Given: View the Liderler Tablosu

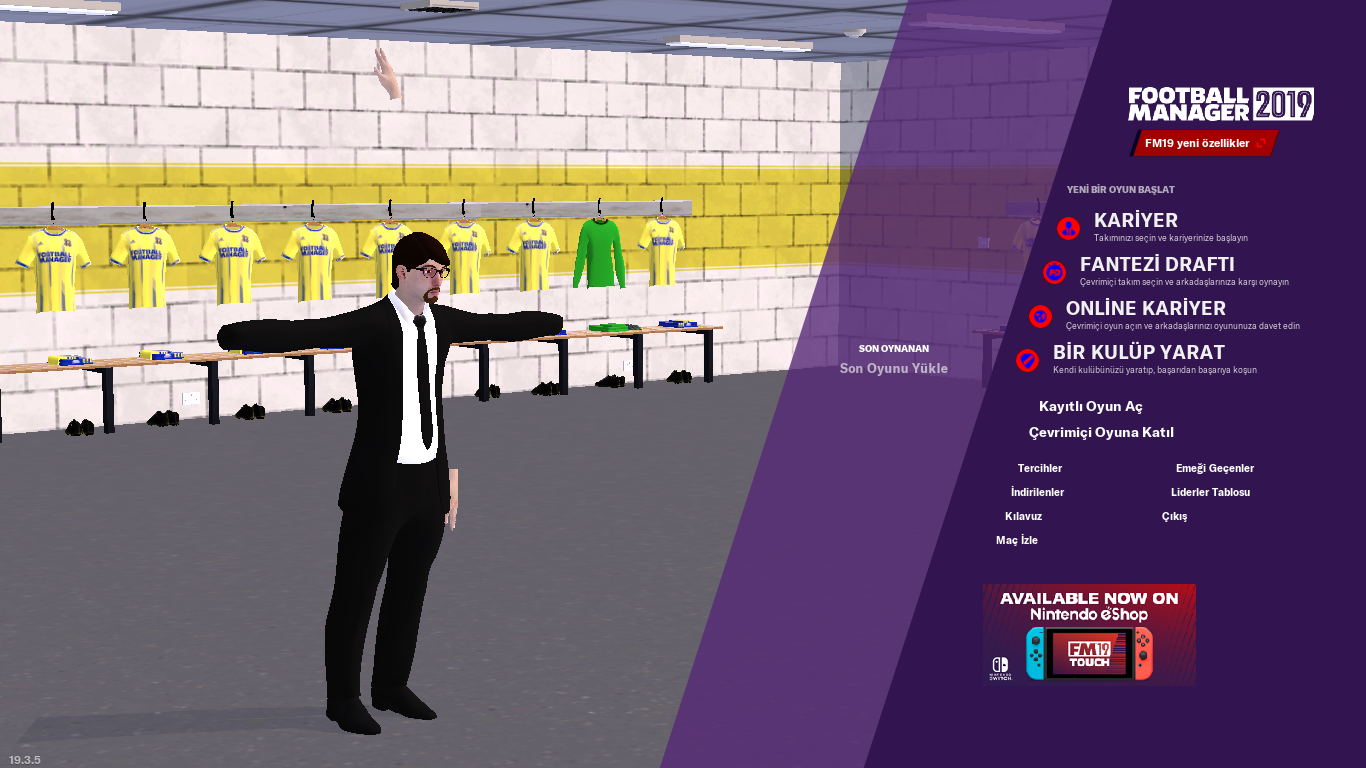Looking at the screenshot, I should [1210, 493].
